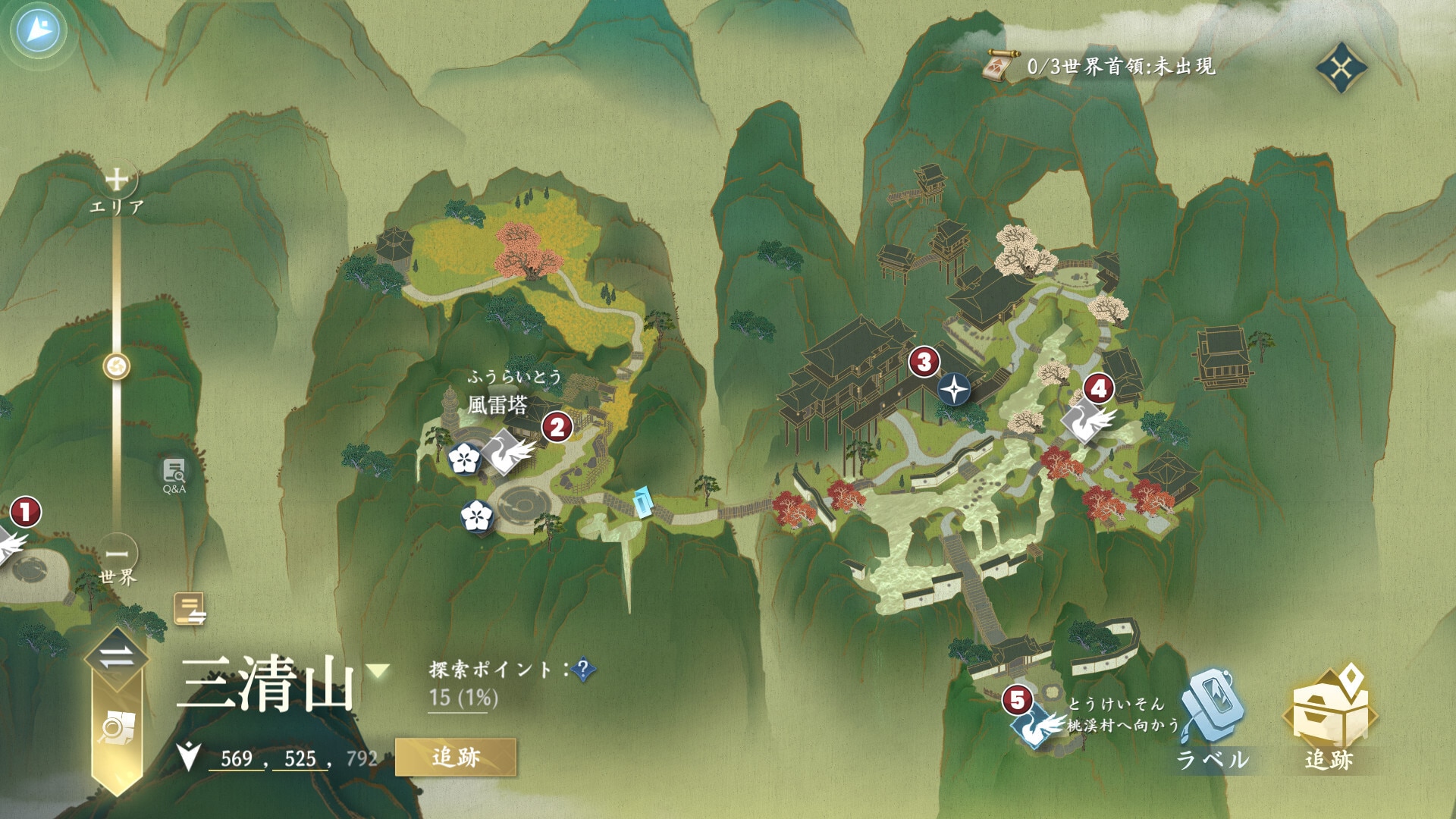Open the 三清山 area dropdown arrow
The height and width of the screenshot is (819, 1456).
378,670
